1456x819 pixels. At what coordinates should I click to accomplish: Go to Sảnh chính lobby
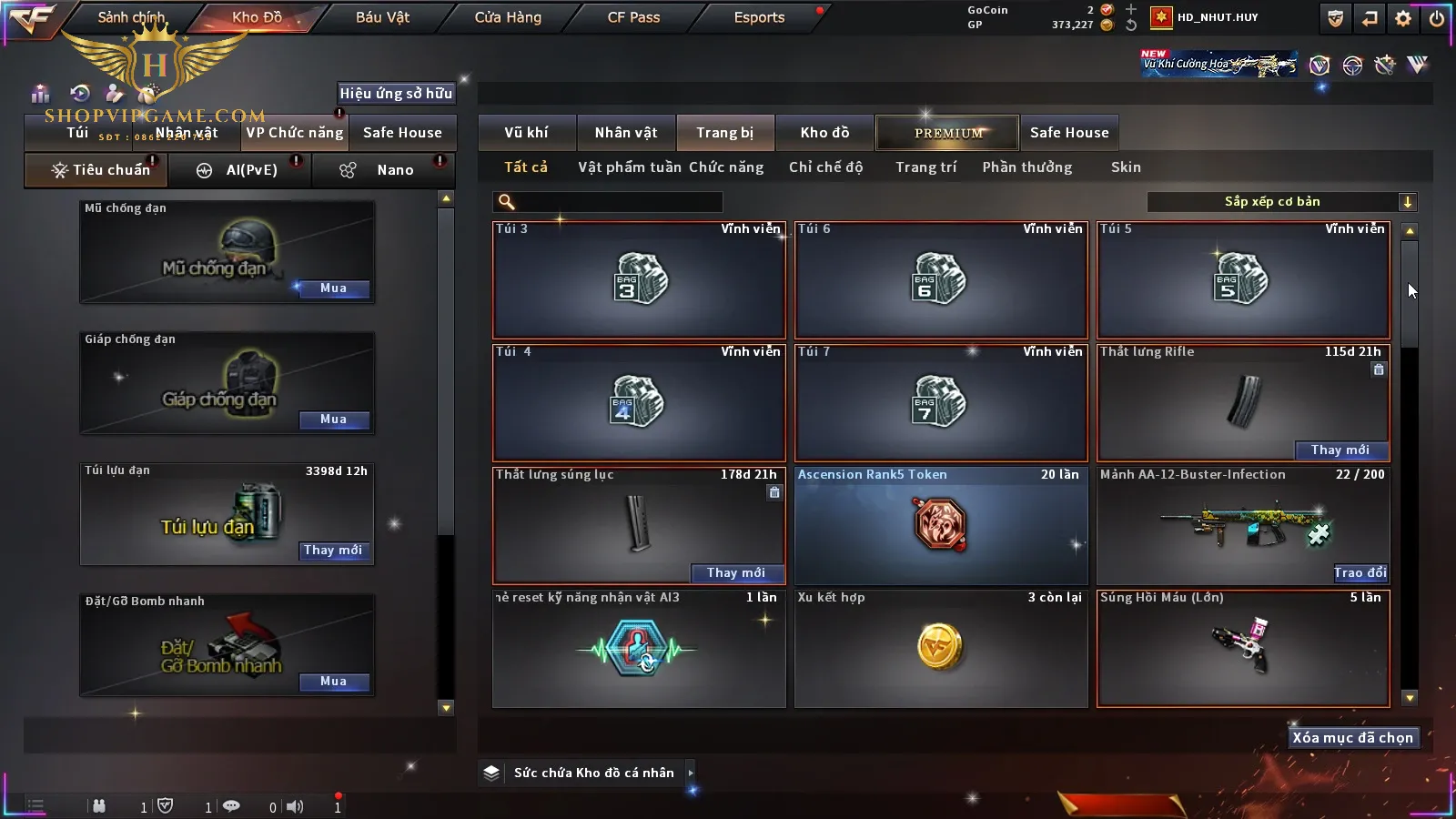click(x=131, y=17)
